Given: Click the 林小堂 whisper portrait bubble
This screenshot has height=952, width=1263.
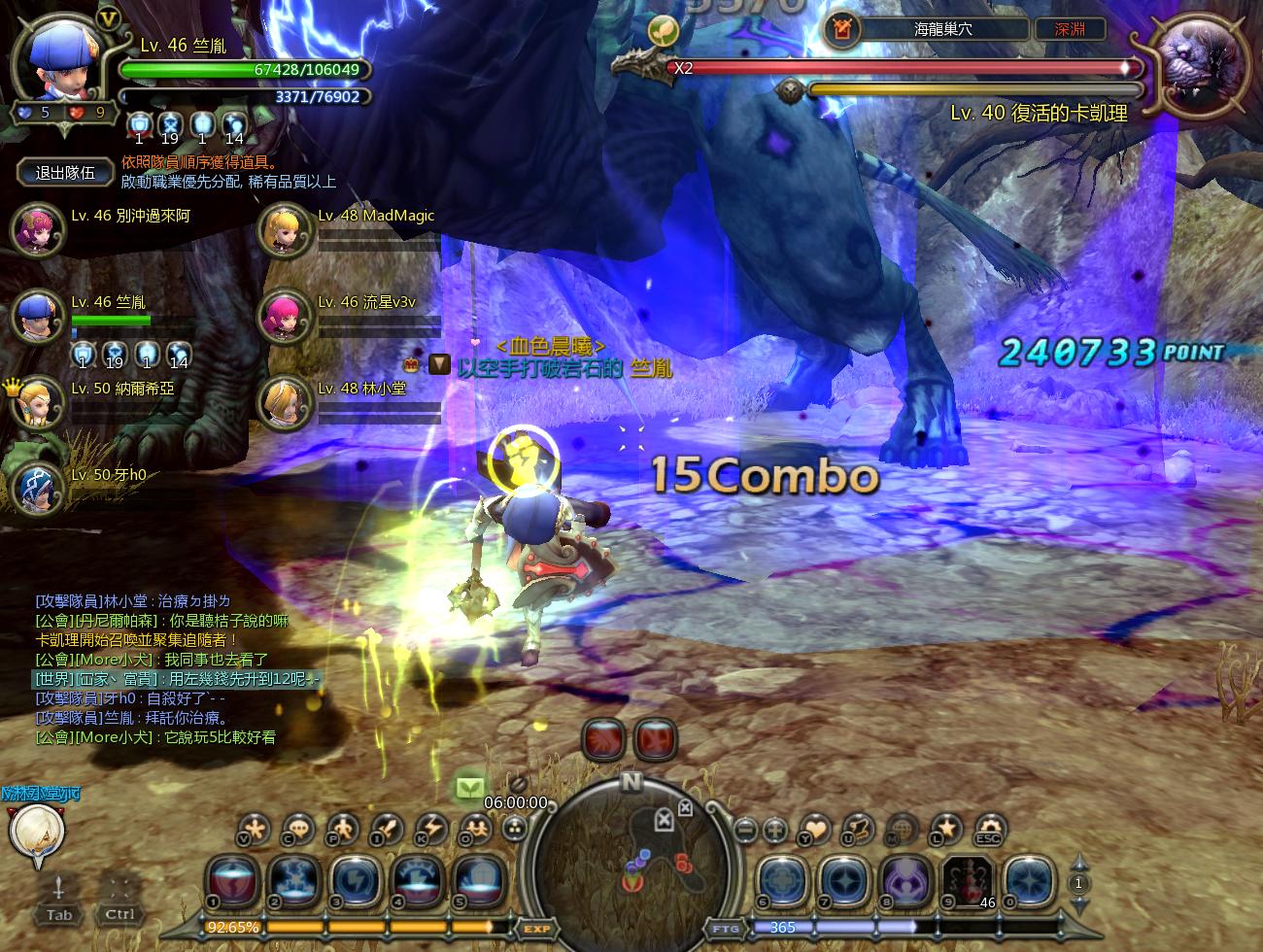Looking at the screenshot, I should point(36,832).
